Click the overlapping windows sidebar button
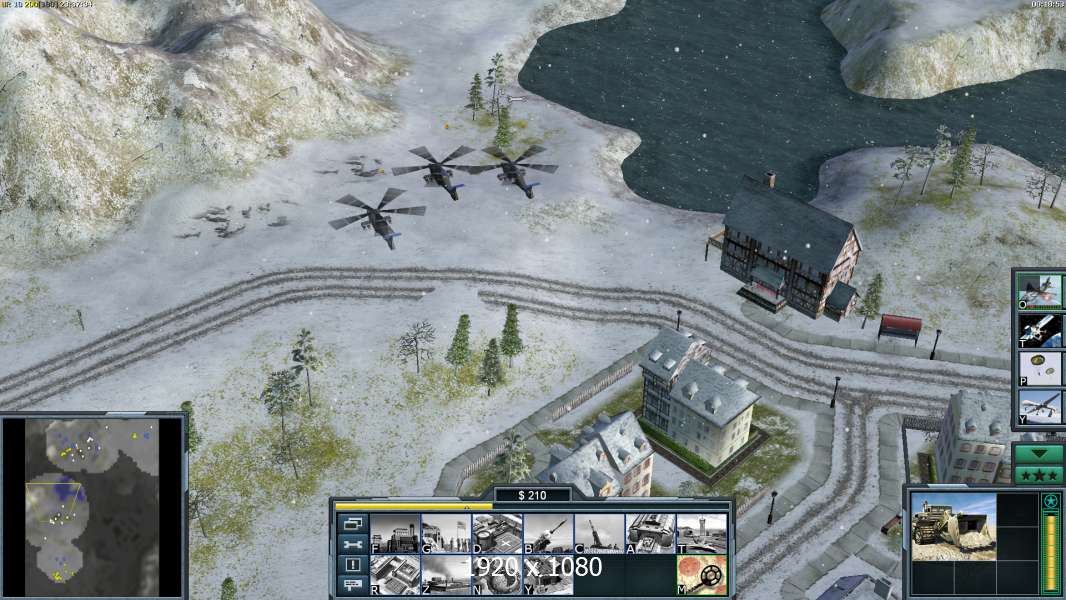This screenshot has width=1066, height=600. (352, 524)
